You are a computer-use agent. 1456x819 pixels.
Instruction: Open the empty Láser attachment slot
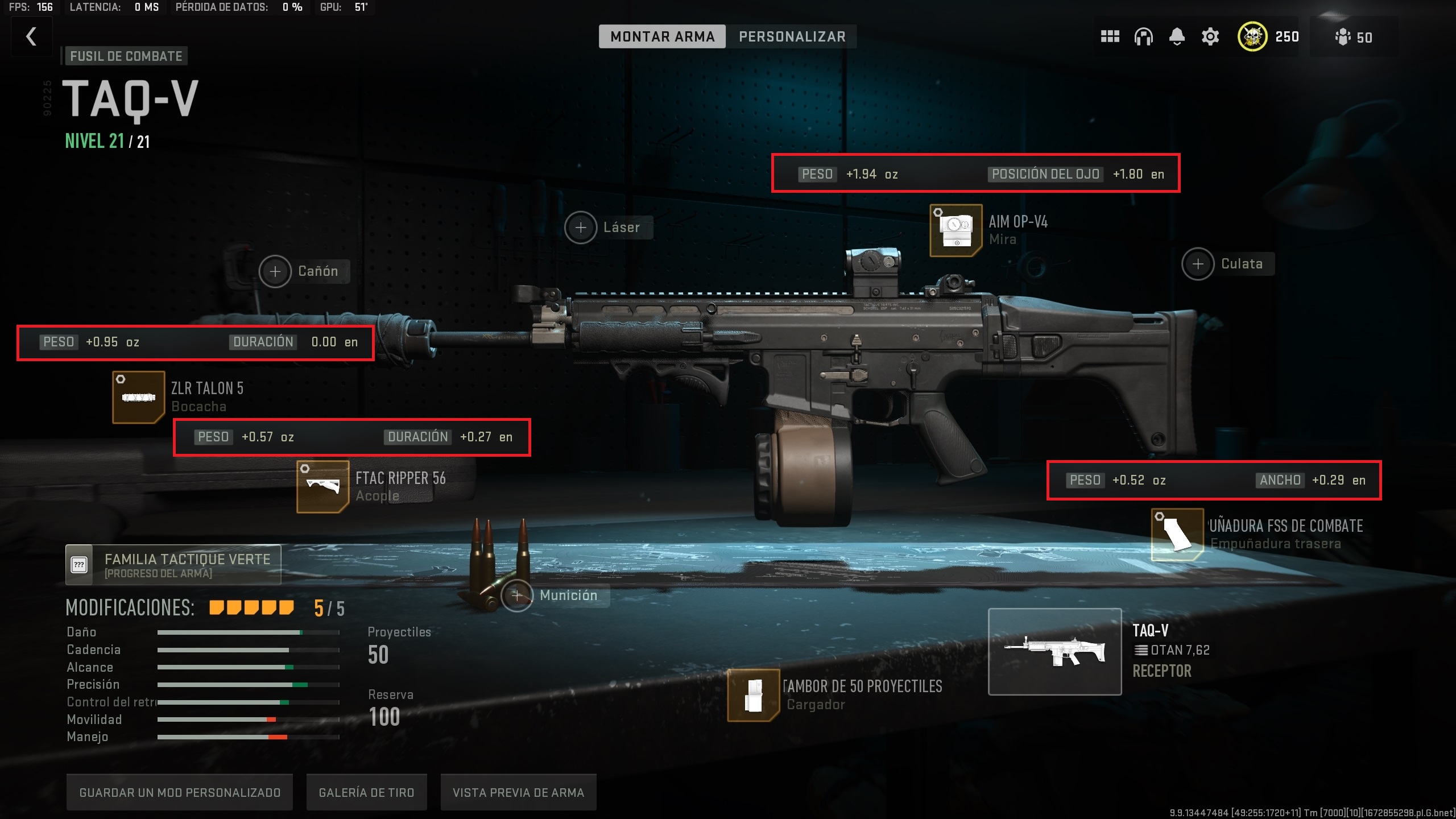coord(581,227)
